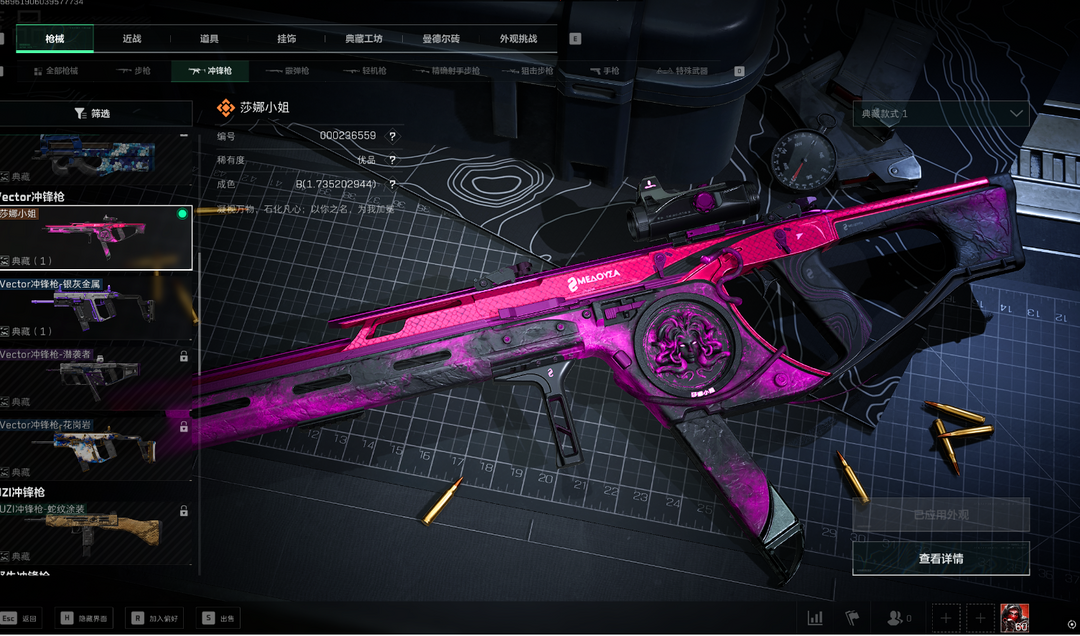Choose the 霰弹枪 shotgun category
Screen dimensions: 1080x636
[x=287, y=71]
